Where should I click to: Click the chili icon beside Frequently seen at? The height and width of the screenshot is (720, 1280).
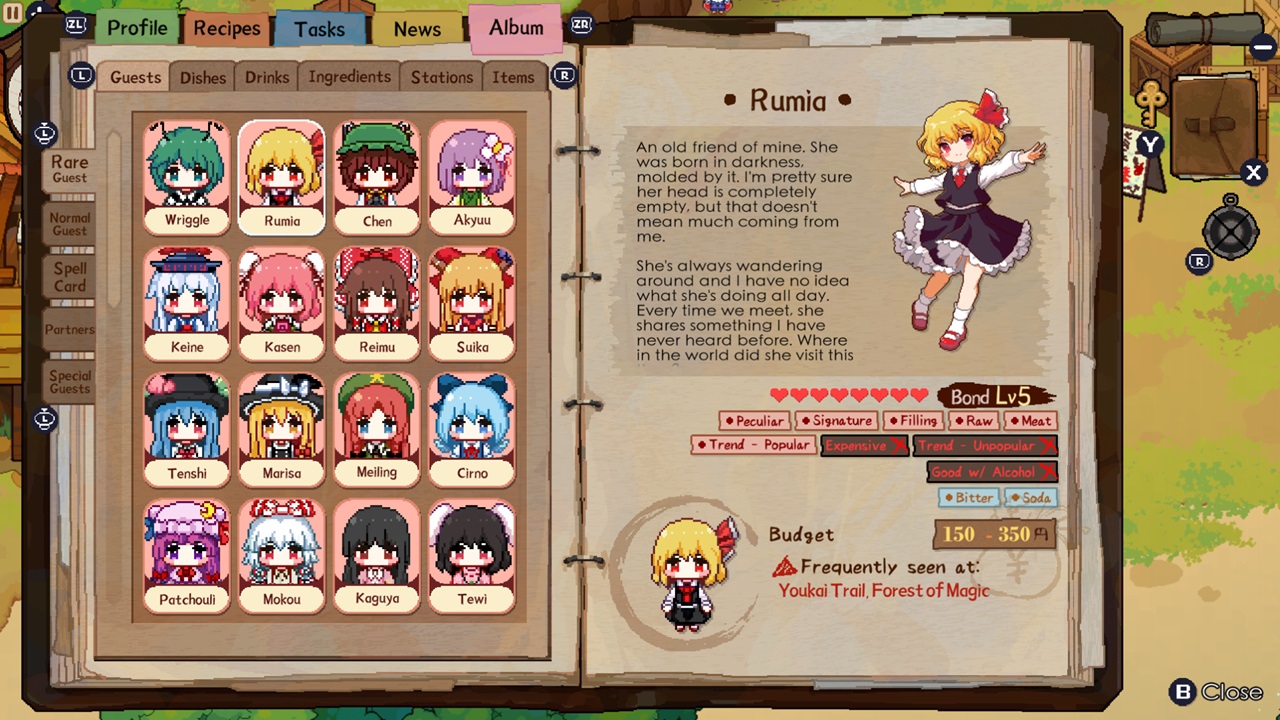[787, 567]
